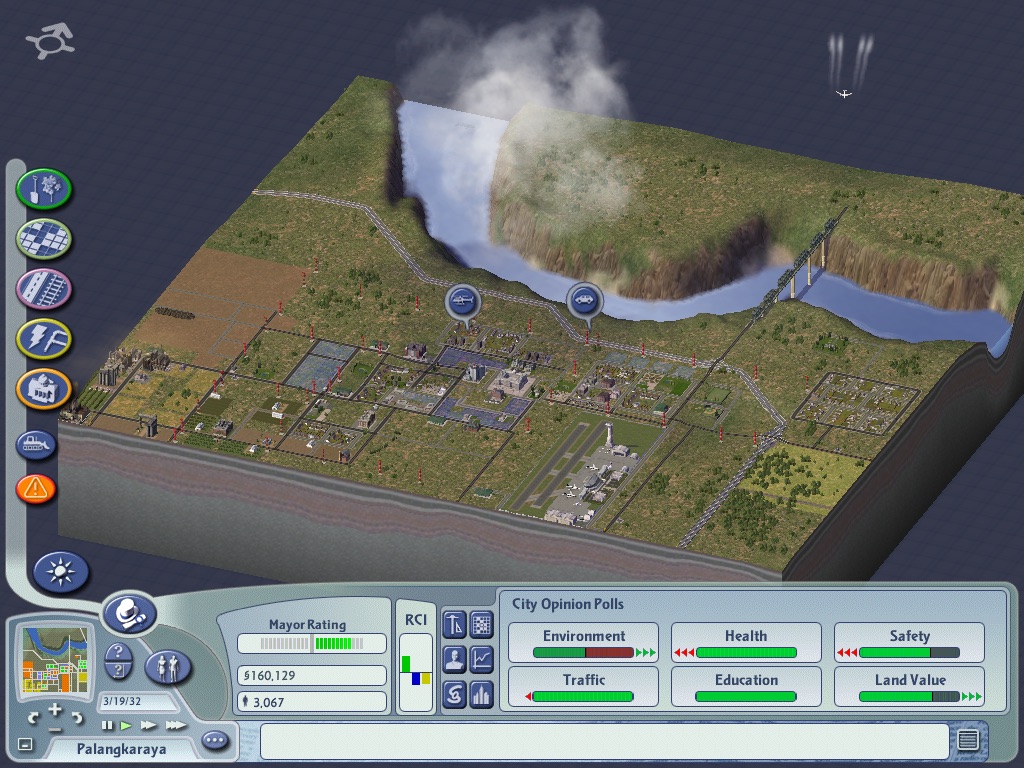Image resolution: width=1024 pixels, height=768 pixels.
Task: Open the Land Value opinion poll
Action: [909, 687]
